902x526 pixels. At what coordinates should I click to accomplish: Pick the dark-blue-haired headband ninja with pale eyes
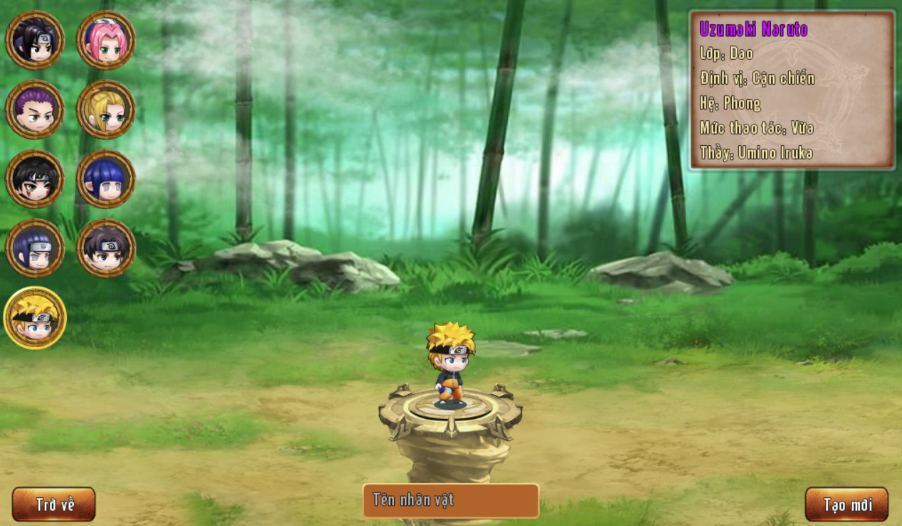(x=35, y=248)
